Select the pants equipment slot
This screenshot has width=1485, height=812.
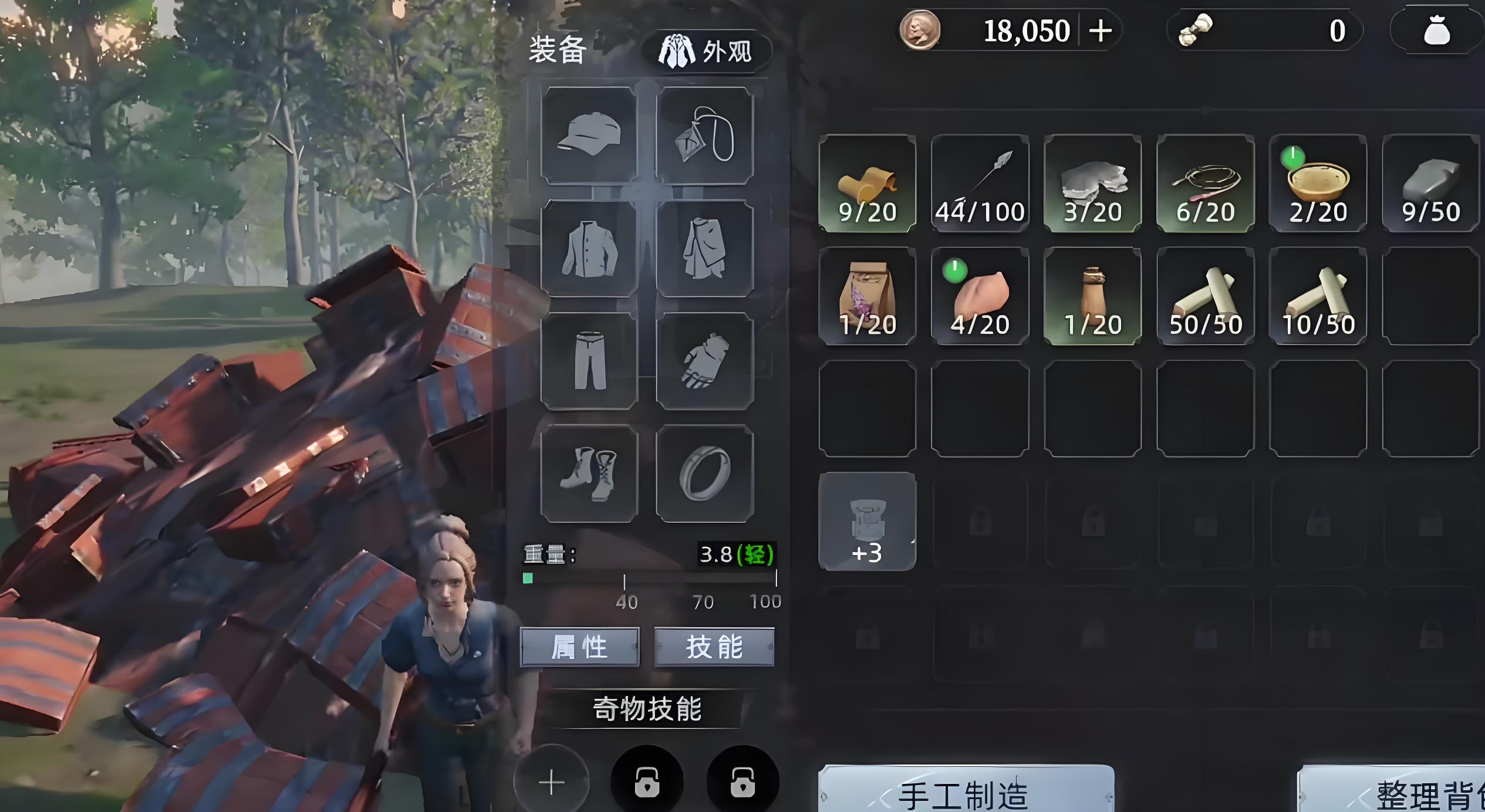pyautogui.click(x=589, y=361)
